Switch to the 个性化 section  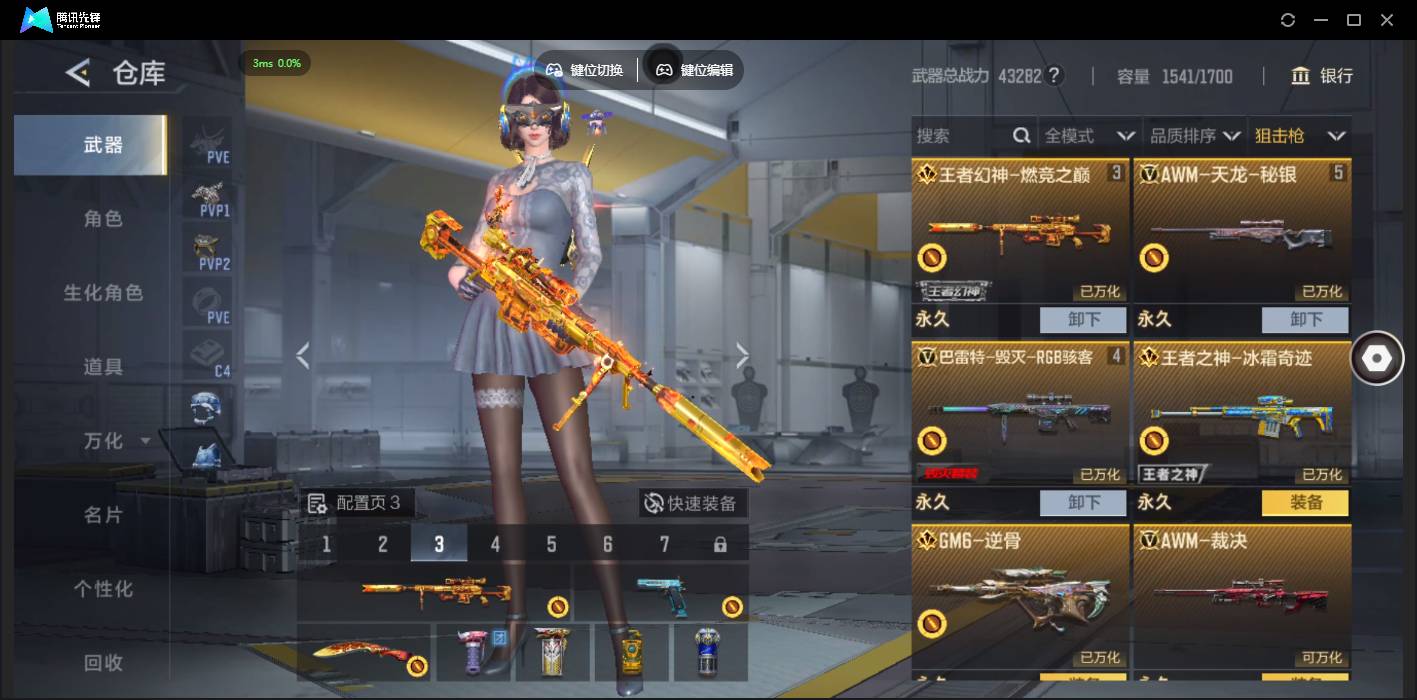point(103,589)
